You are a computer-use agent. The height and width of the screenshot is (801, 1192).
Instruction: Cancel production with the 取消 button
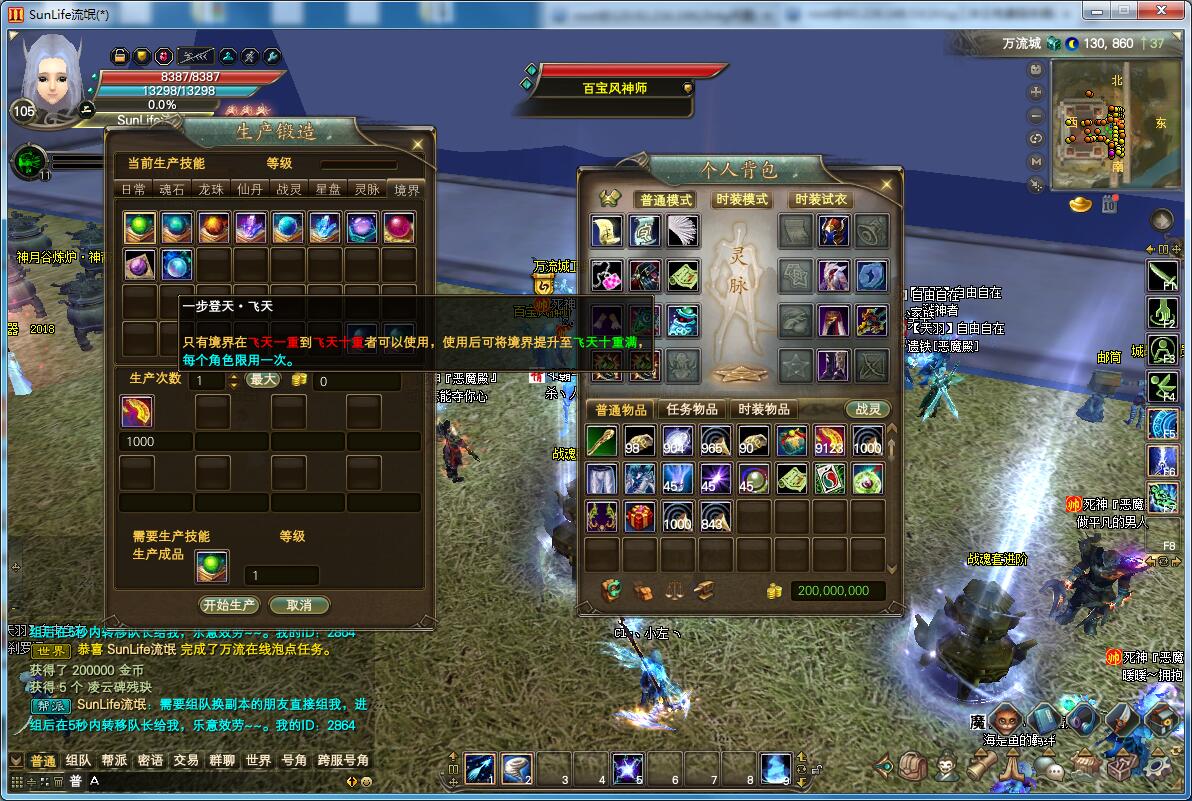click(299, 605)
